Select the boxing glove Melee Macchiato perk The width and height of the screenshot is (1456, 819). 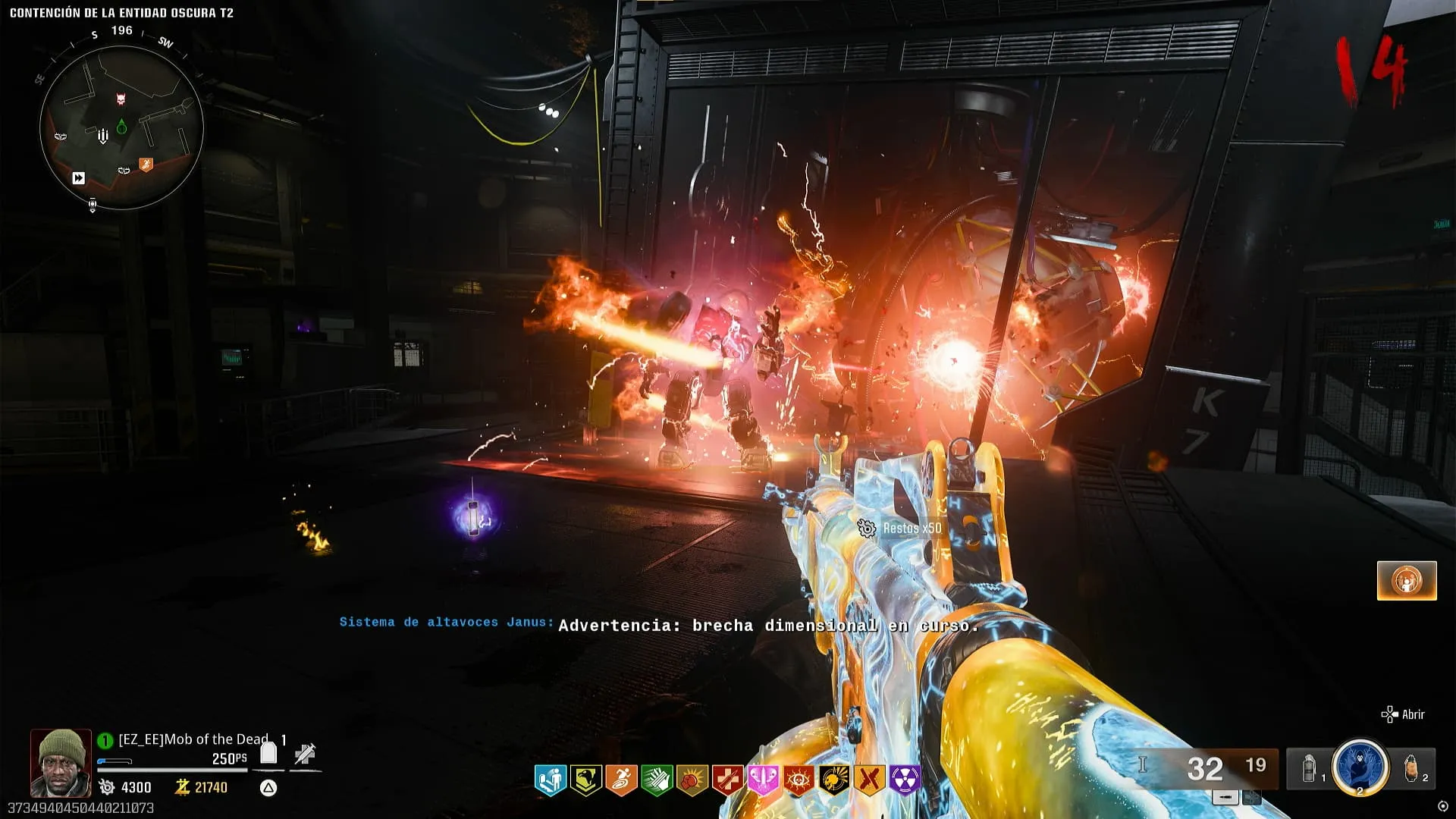point(692,780)
